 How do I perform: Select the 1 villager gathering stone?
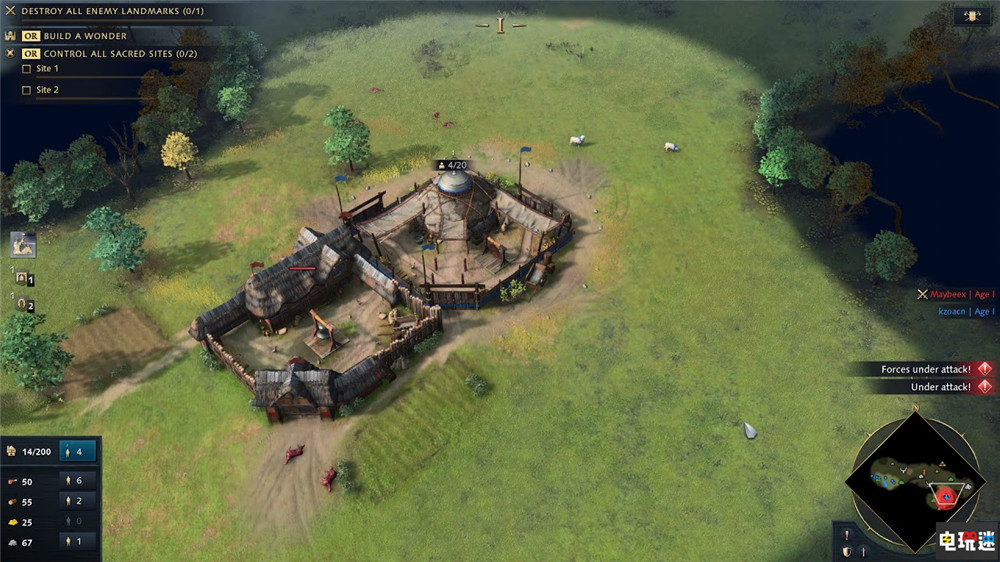(x=78, y=541)
